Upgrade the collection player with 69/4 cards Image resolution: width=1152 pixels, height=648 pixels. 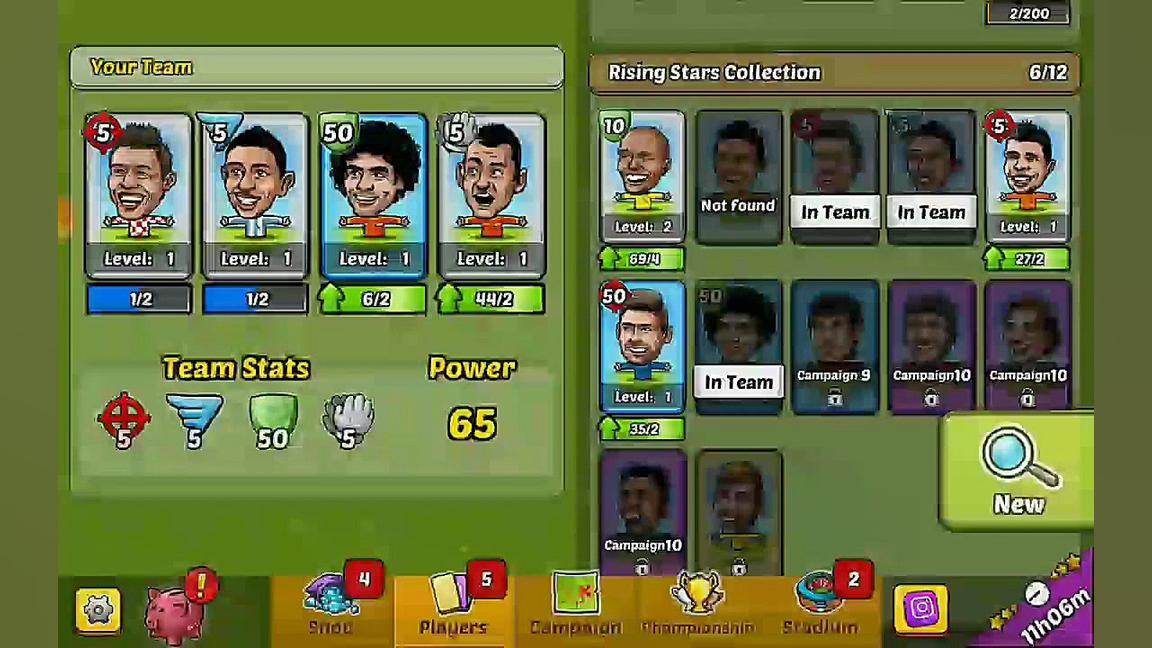click(642, 260)
